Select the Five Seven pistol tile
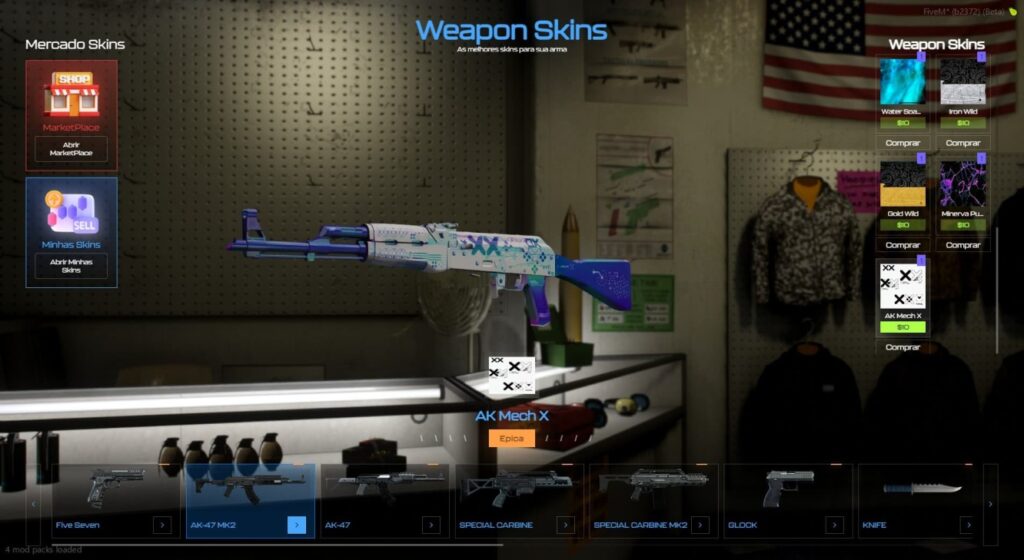1024x560 pixels. click(x=115, y=502)
